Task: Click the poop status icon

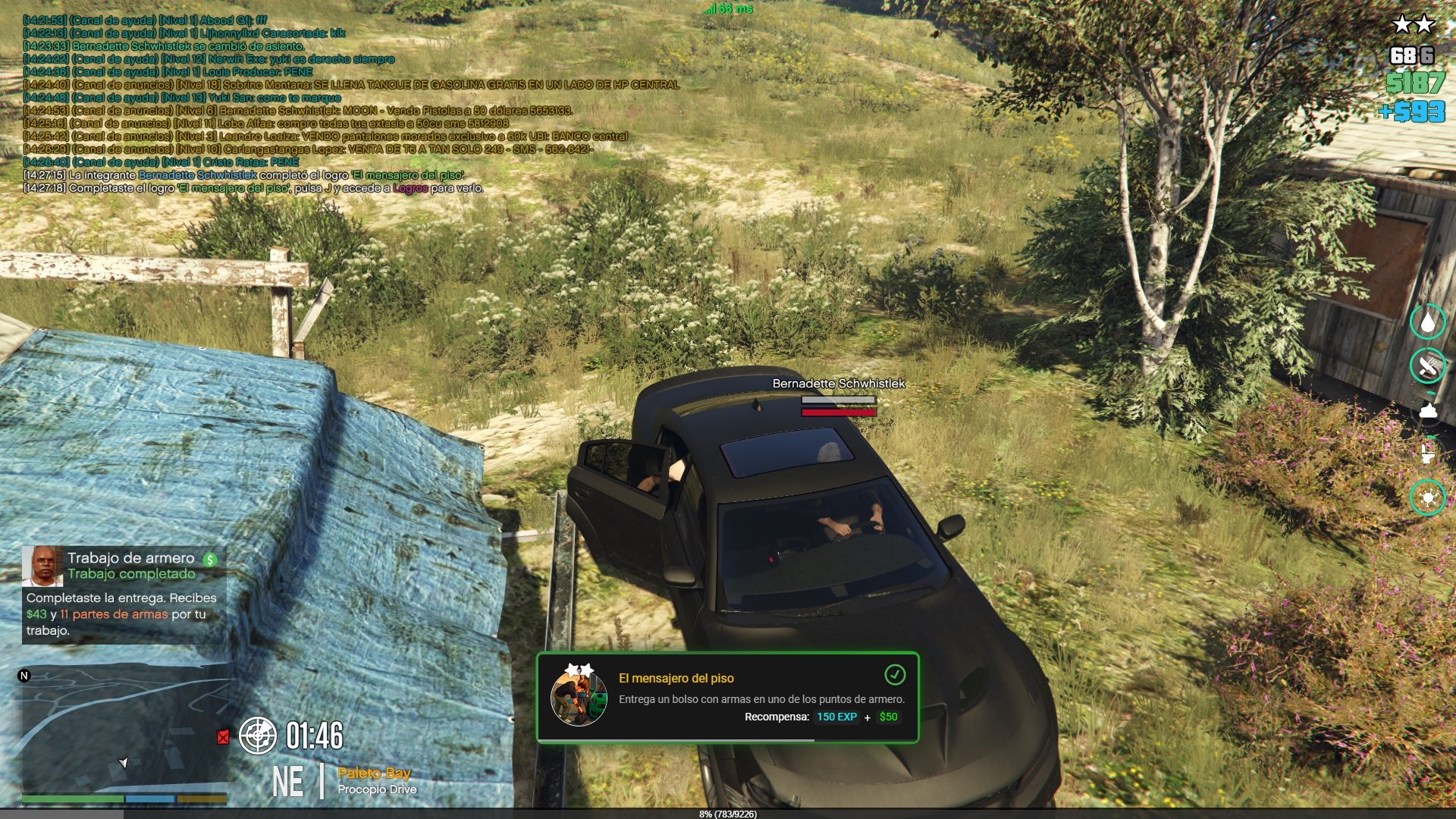Action: [x=1428, y=411]
